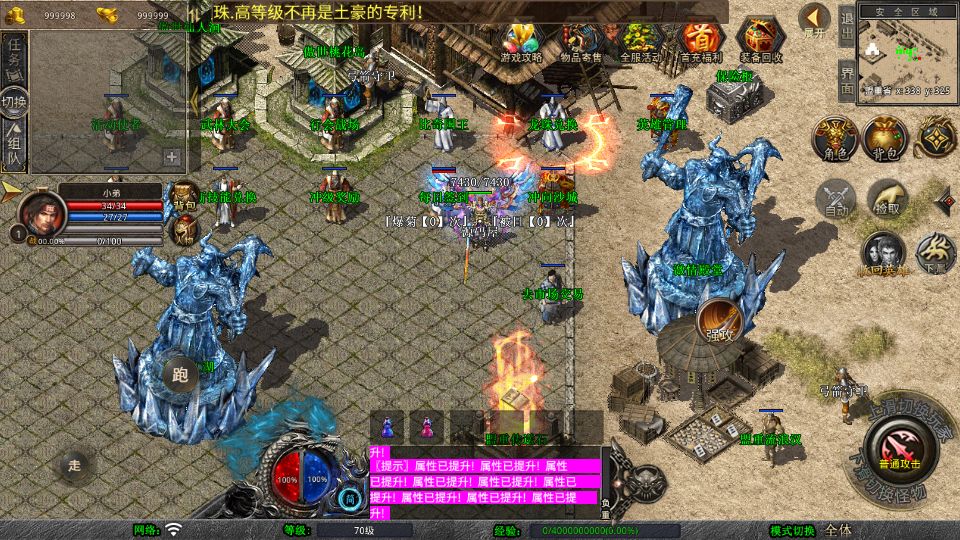Switch to the 任务 quest tab
Screen dimensions: 960x540
coord(14,58)
